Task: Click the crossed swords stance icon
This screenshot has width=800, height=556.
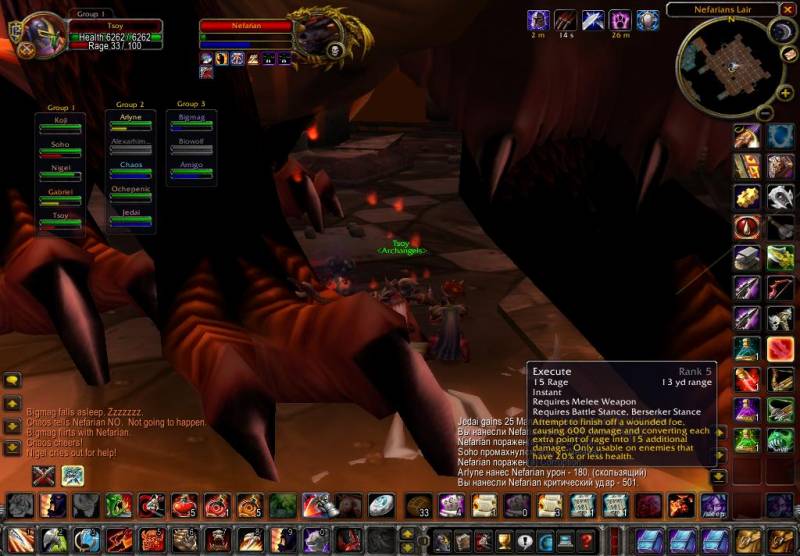Action: (43, 475)
